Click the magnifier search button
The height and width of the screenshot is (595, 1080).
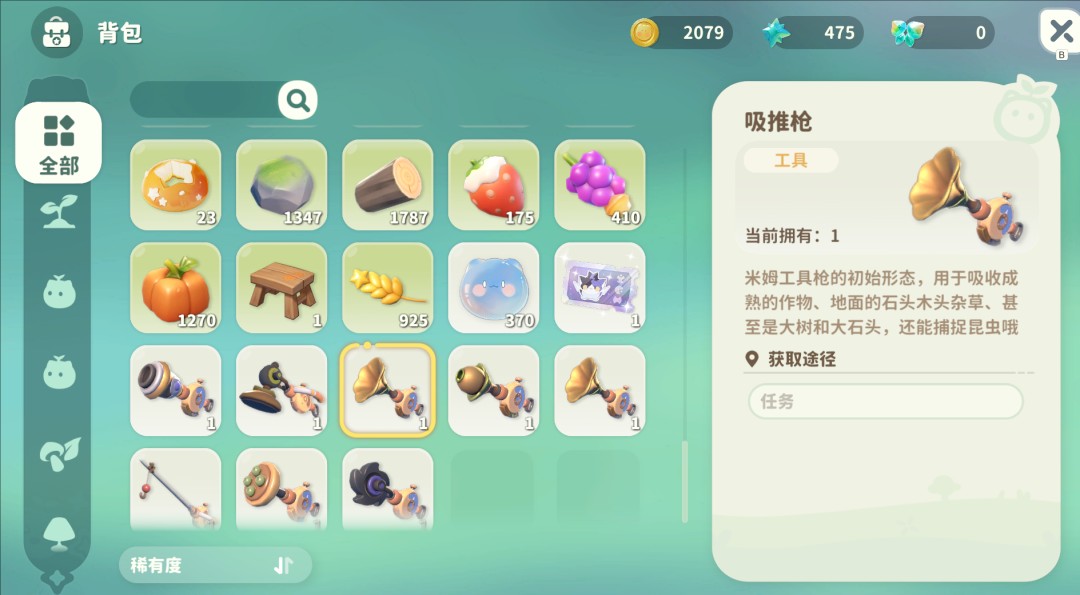pyautogui.click(x=297, y=100)
